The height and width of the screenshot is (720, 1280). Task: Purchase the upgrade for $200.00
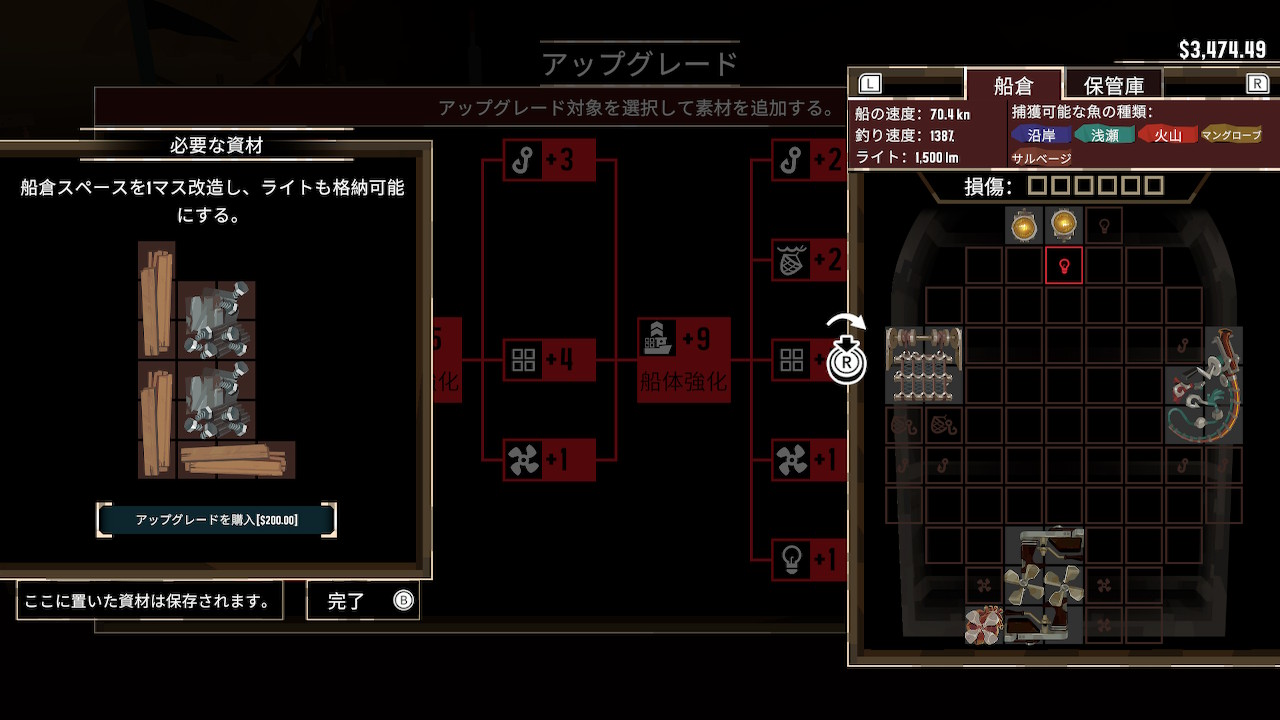pyautogui.click(x=216, y=520)
